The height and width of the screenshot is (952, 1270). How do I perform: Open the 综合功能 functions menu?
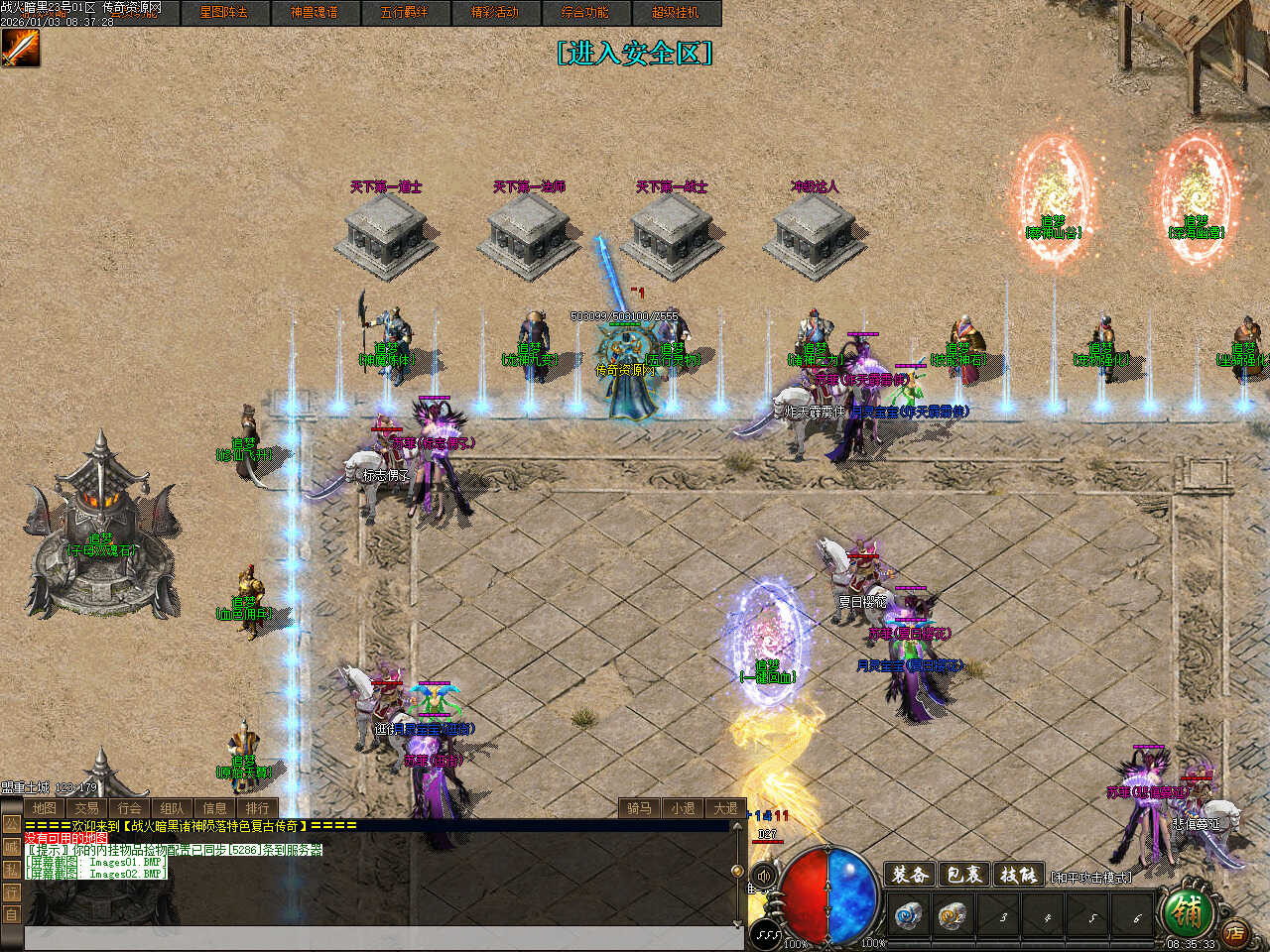585,13
